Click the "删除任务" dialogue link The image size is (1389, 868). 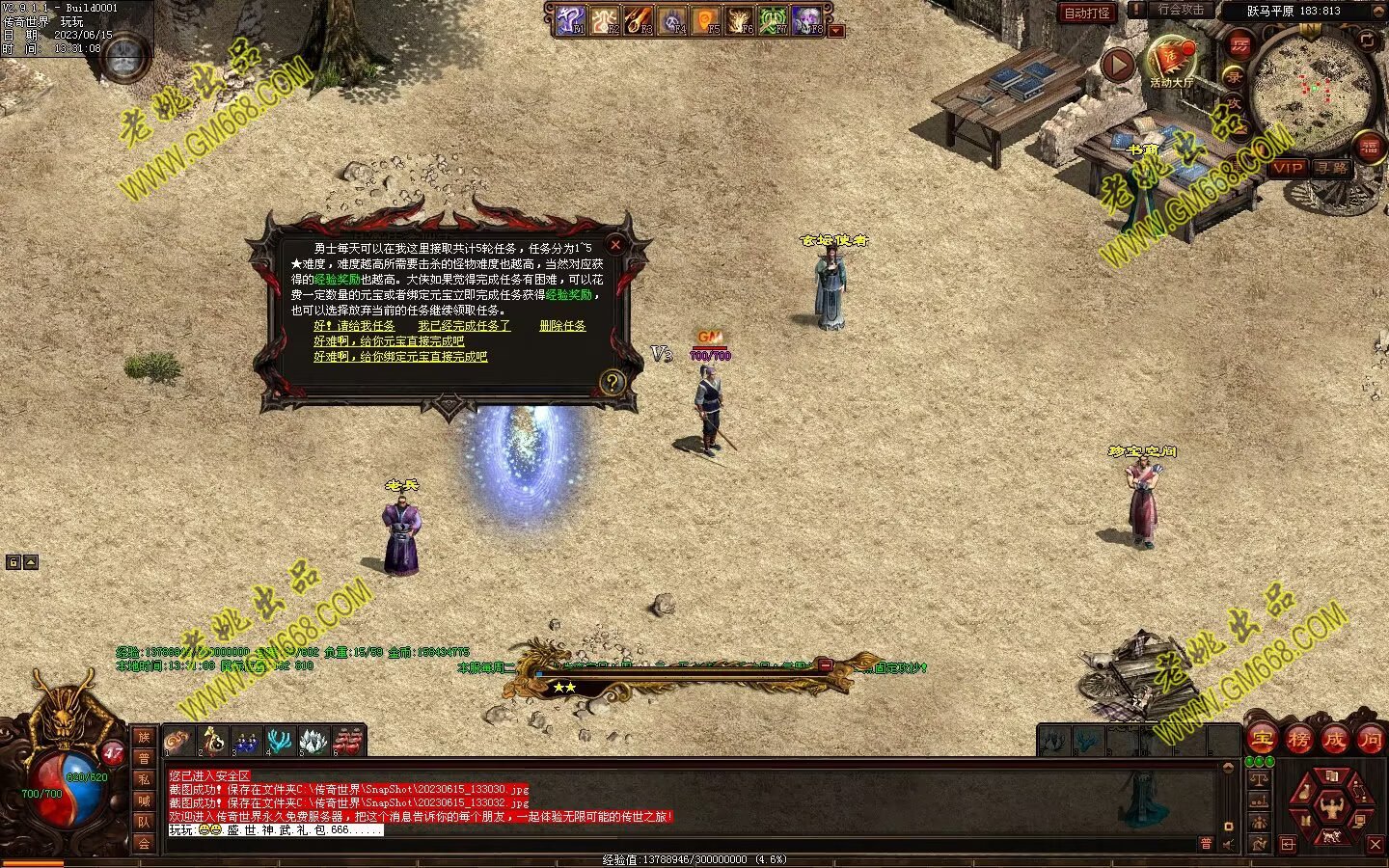562,326
